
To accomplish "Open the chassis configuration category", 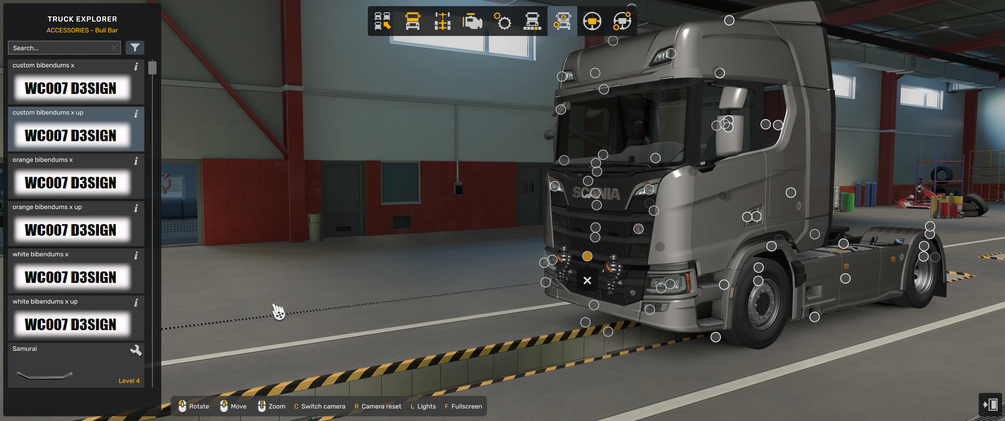I will [x=442, y=22].
